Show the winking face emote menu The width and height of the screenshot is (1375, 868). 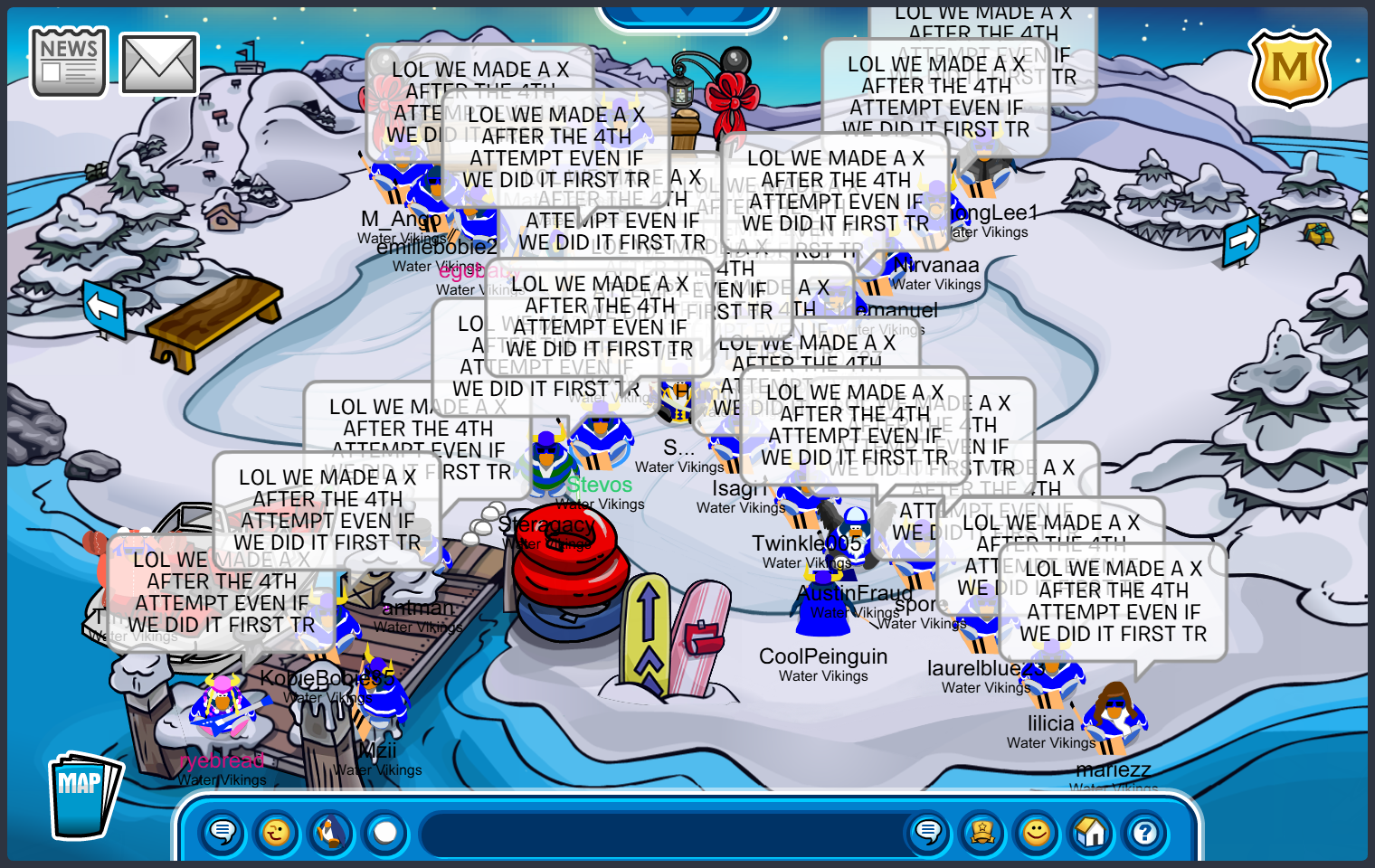(277, 832)
